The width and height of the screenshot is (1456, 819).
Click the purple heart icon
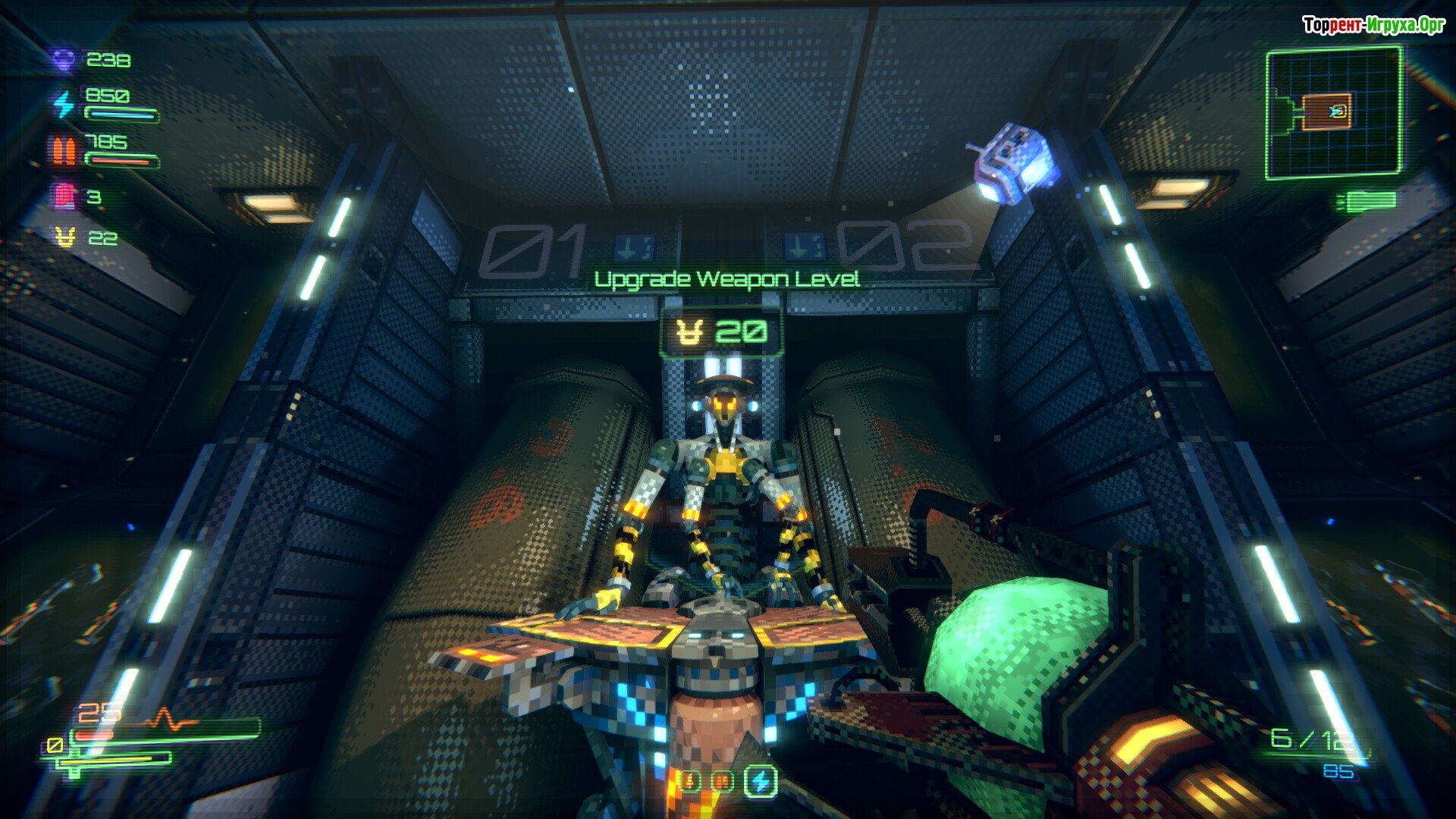coord(64,59)
